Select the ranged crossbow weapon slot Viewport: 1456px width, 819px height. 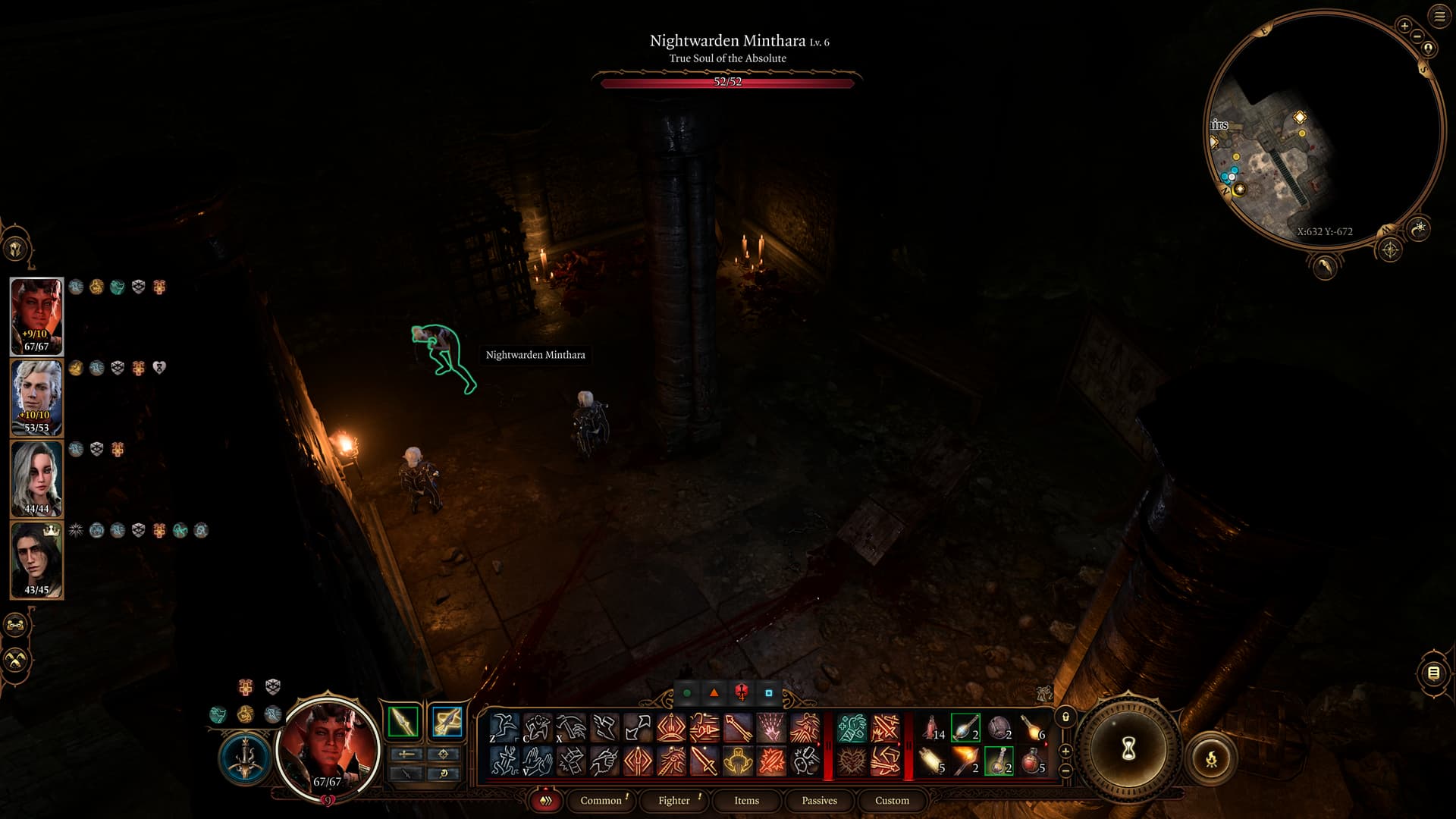pos(447,721)
